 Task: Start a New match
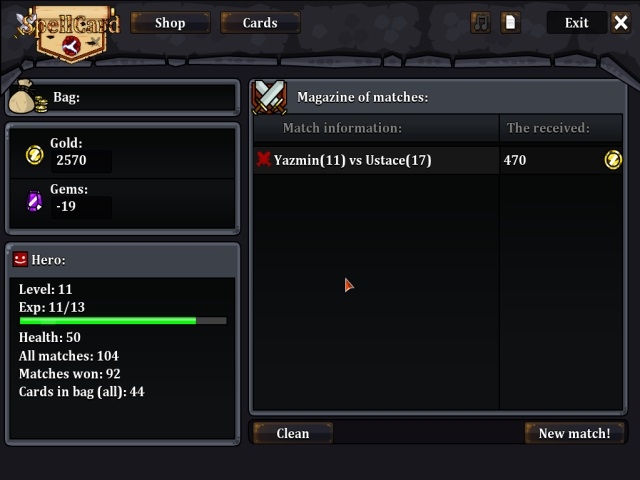pos(574,433)
